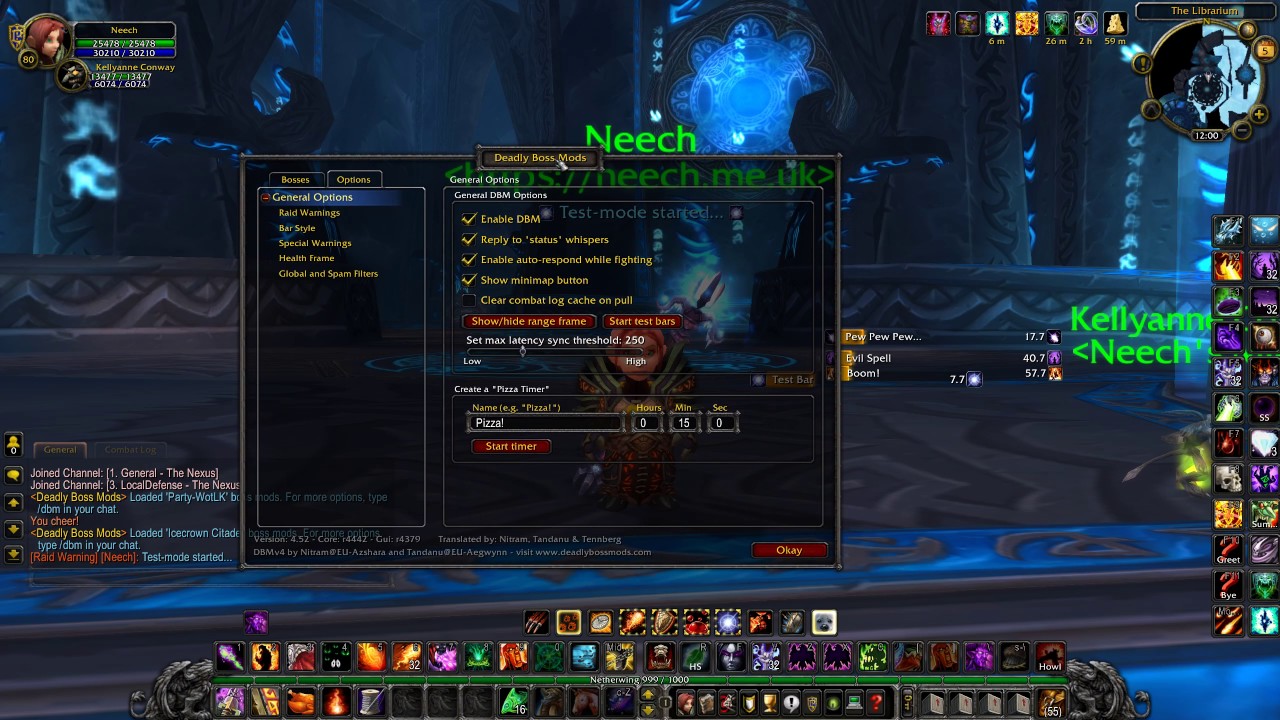
Task: Select the Options tab
Action: (353, 179)
